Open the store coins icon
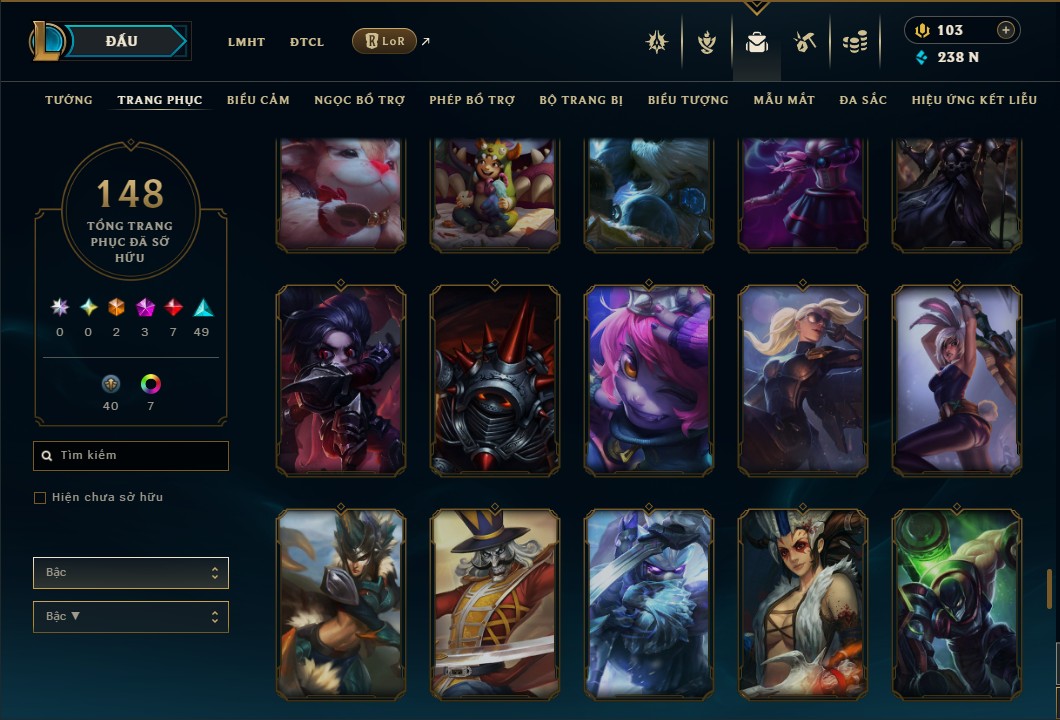The width and height of the screenshot is (1060, 720). click(854, 42)
